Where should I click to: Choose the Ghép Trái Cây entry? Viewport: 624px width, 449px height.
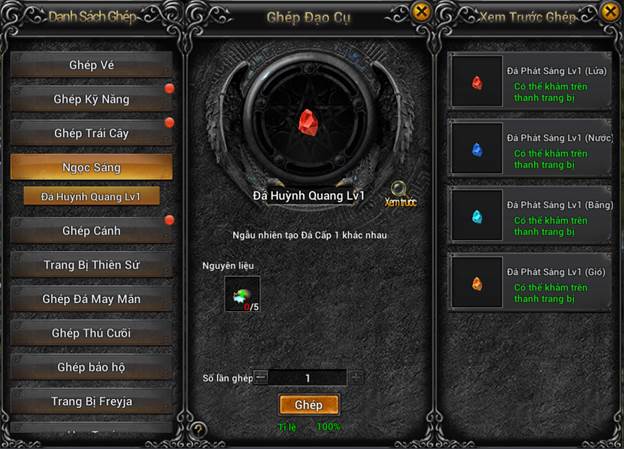92,133
